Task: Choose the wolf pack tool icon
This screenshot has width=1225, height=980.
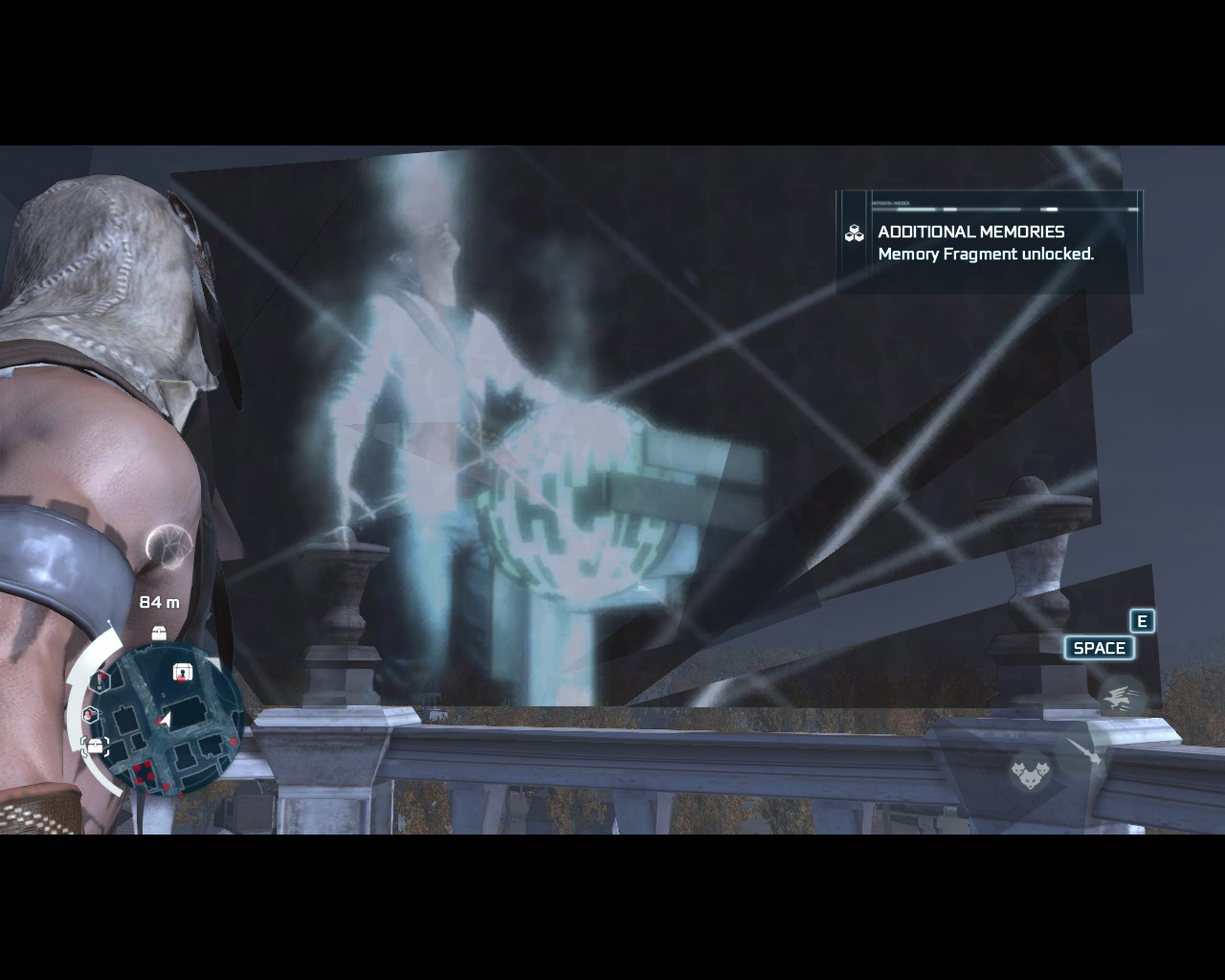Action: (x=1031, y=768)
